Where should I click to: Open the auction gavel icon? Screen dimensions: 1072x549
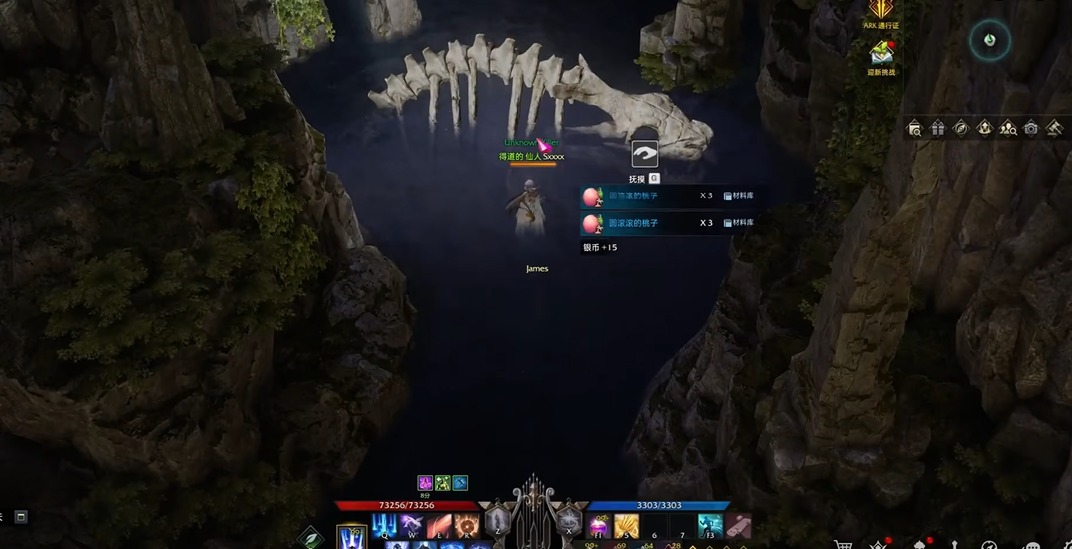tap(1054, 128)
